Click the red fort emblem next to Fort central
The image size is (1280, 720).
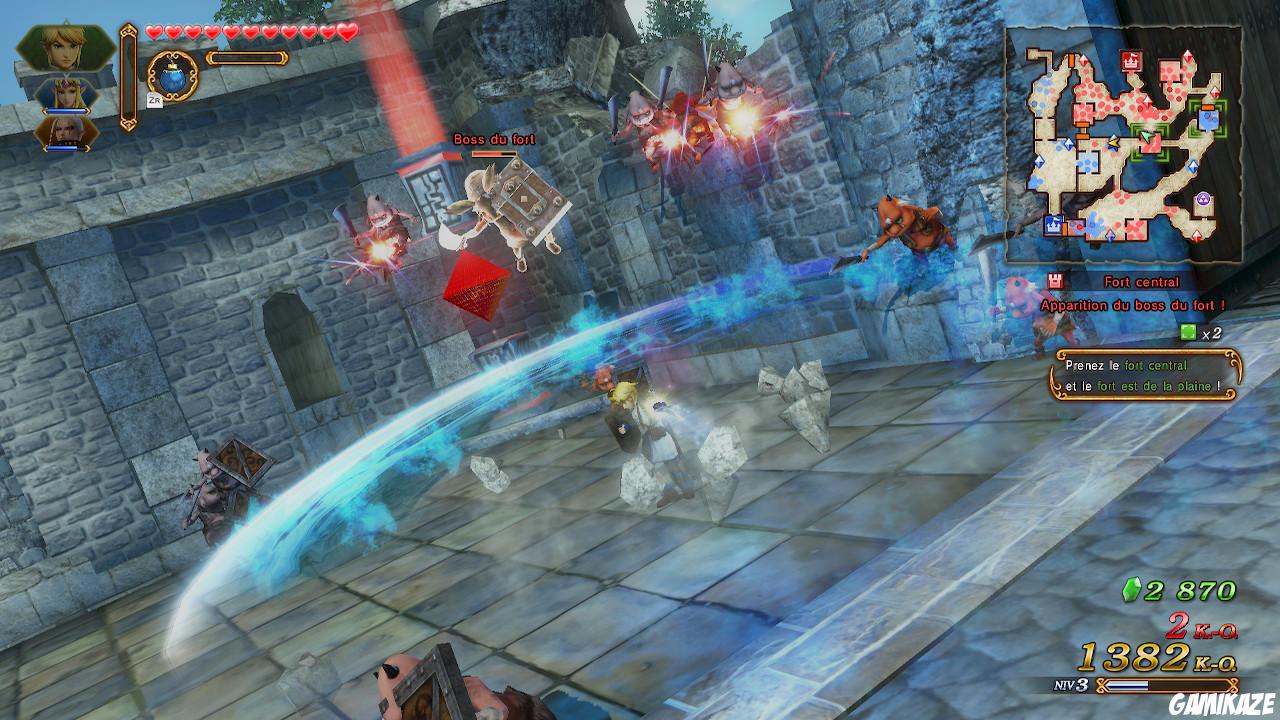[1053, 282]
